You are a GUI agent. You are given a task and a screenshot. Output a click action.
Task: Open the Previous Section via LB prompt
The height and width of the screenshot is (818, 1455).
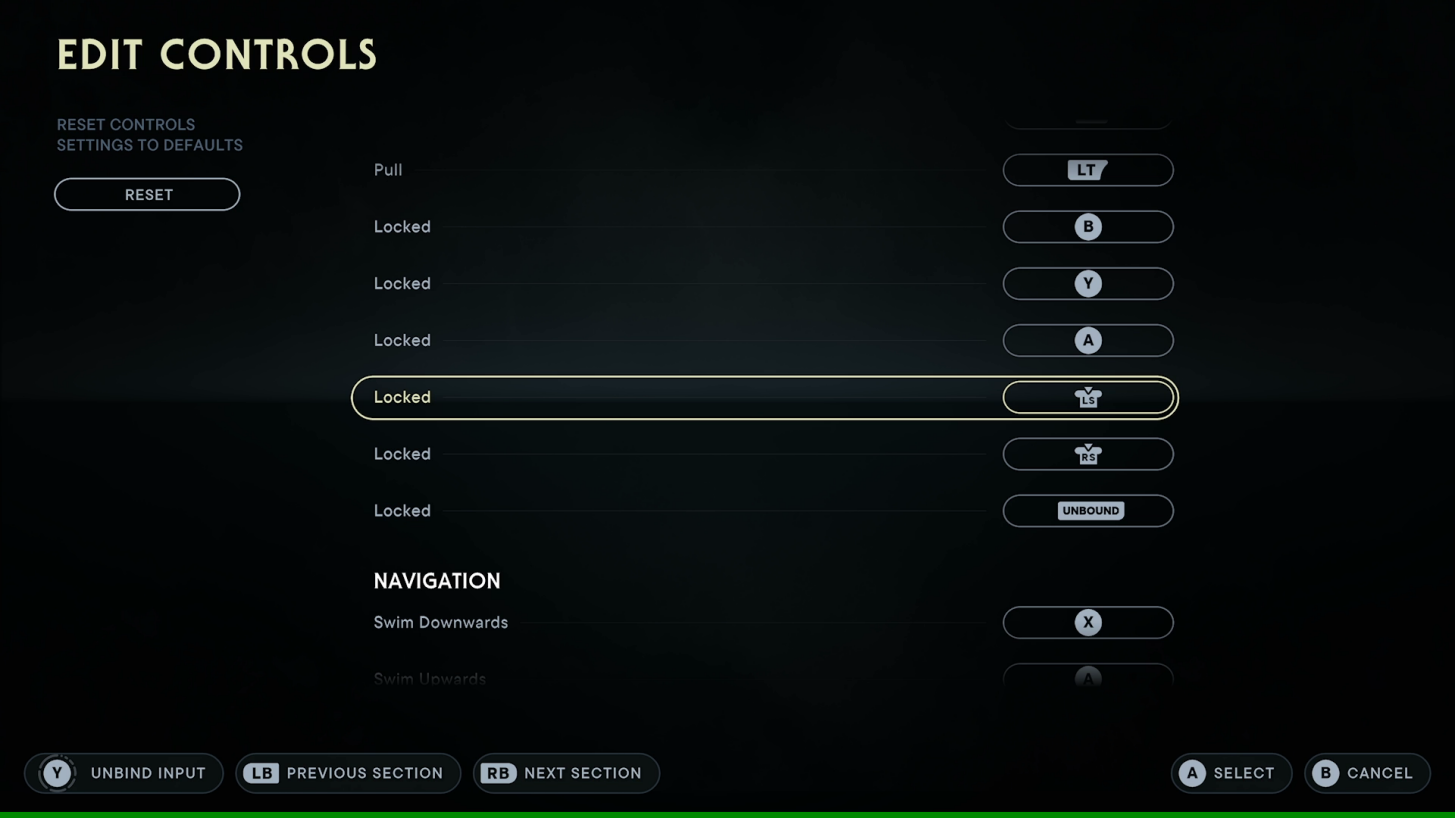pyautogui.click(x=348, y=772)
